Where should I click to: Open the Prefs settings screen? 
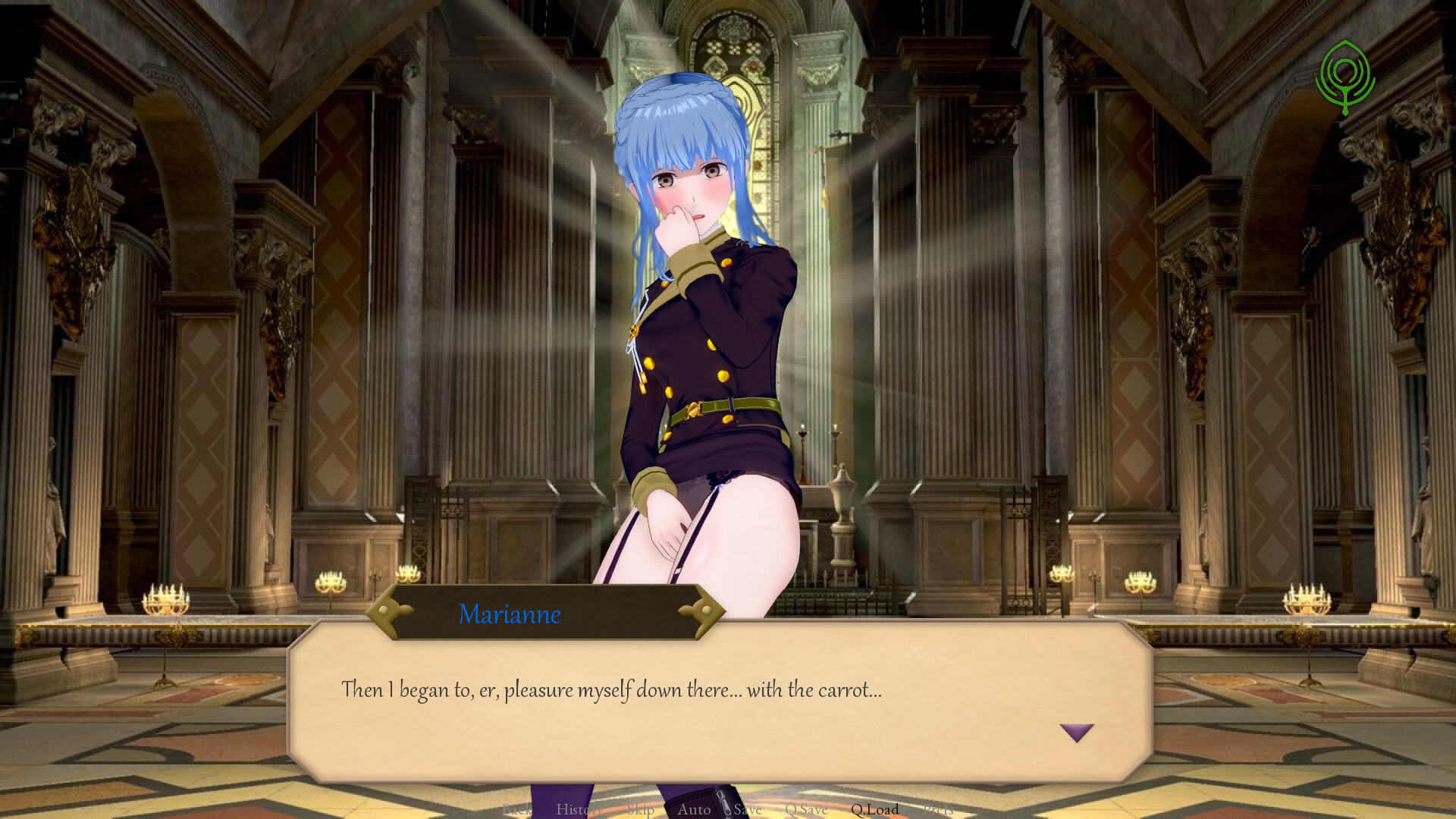click(x=940, y=810)
